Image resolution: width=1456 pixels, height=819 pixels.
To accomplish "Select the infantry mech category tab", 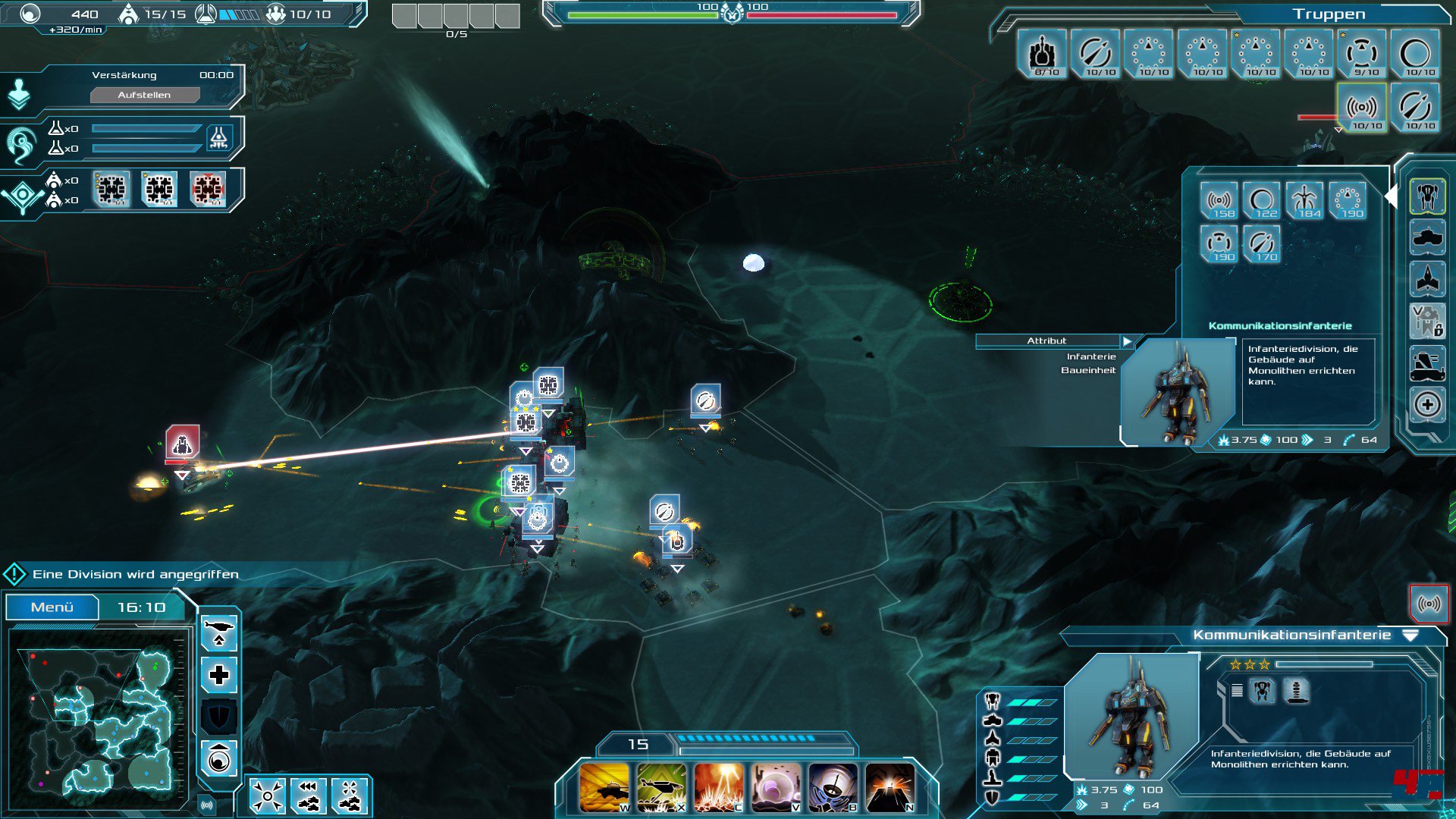I will [1427, 197].
